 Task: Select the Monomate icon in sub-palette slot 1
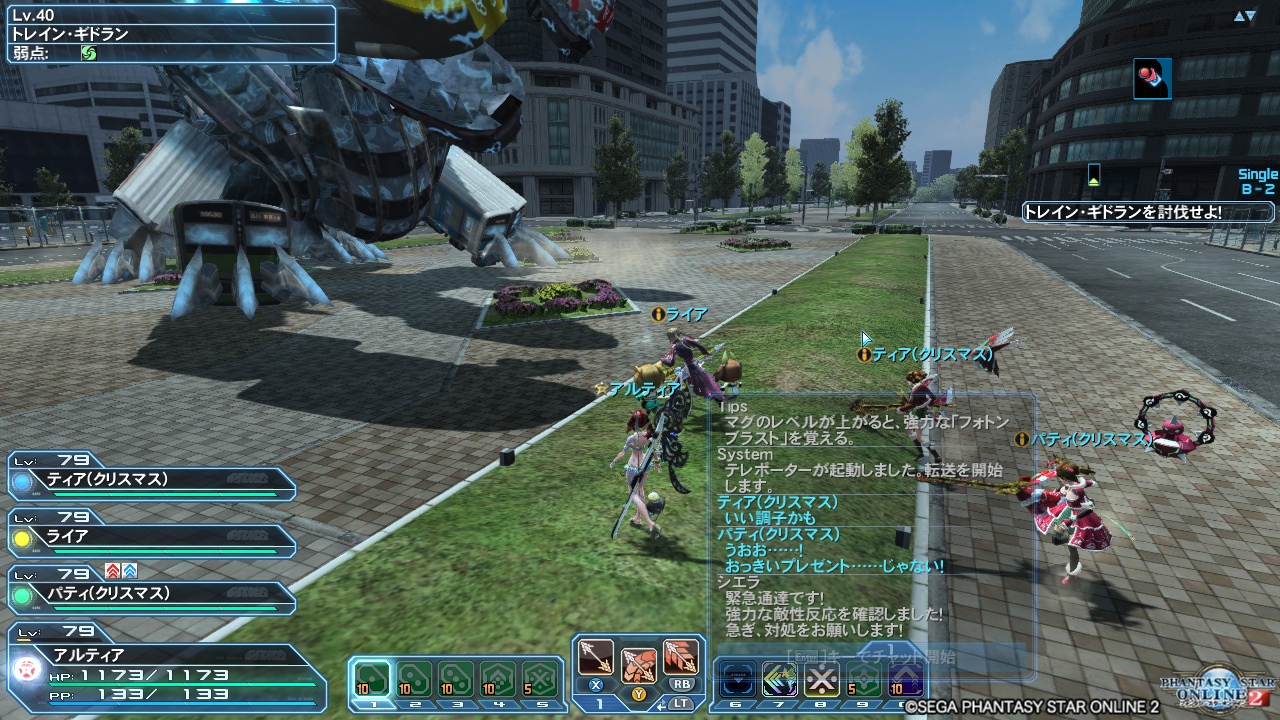(x=371, y=678)
